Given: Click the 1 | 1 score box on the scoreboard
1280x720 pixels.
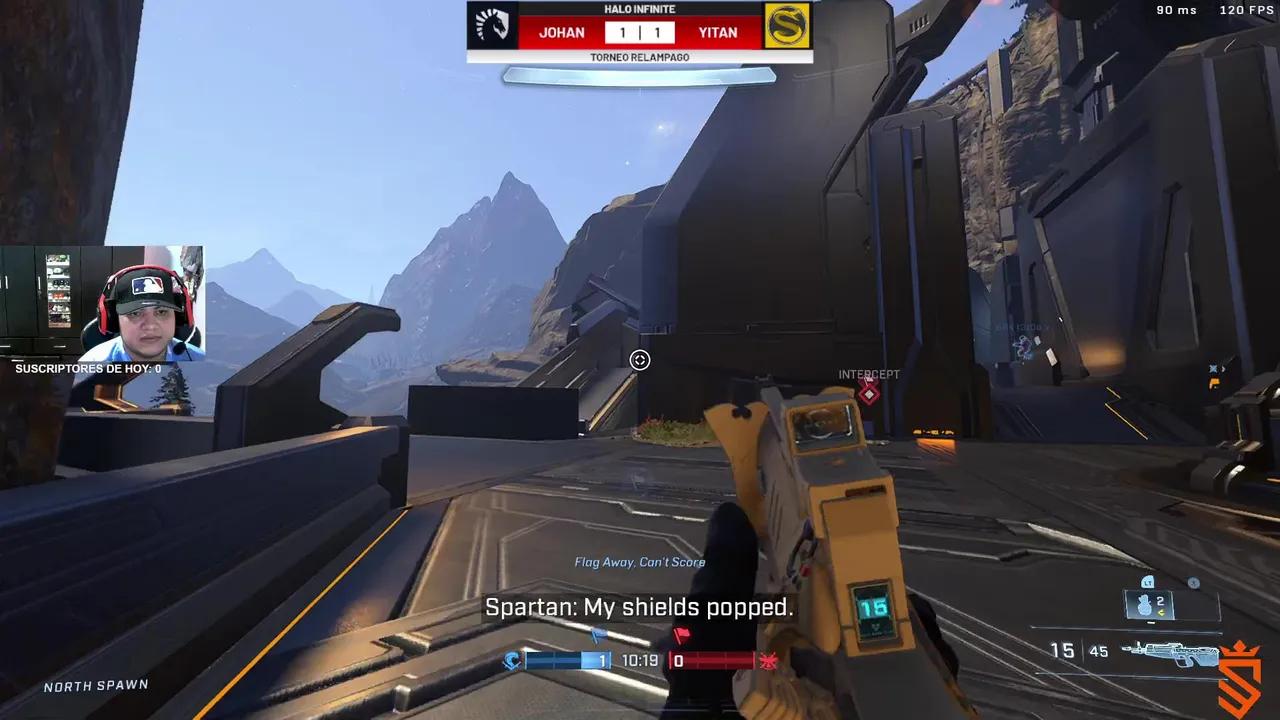Looking at the screenshot, I should pos(640,32).
